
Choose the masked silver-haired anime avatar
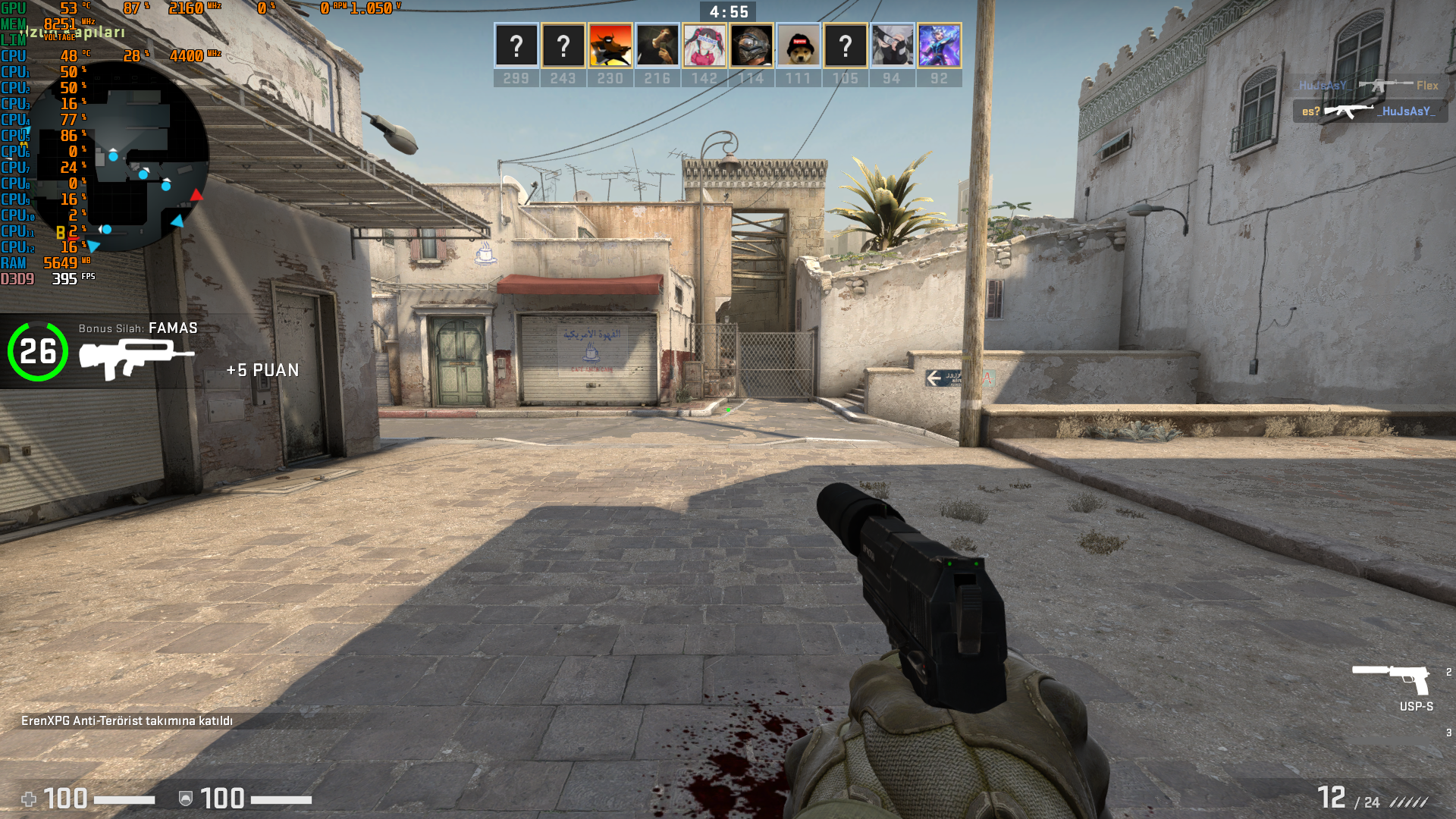click(893, 45)
